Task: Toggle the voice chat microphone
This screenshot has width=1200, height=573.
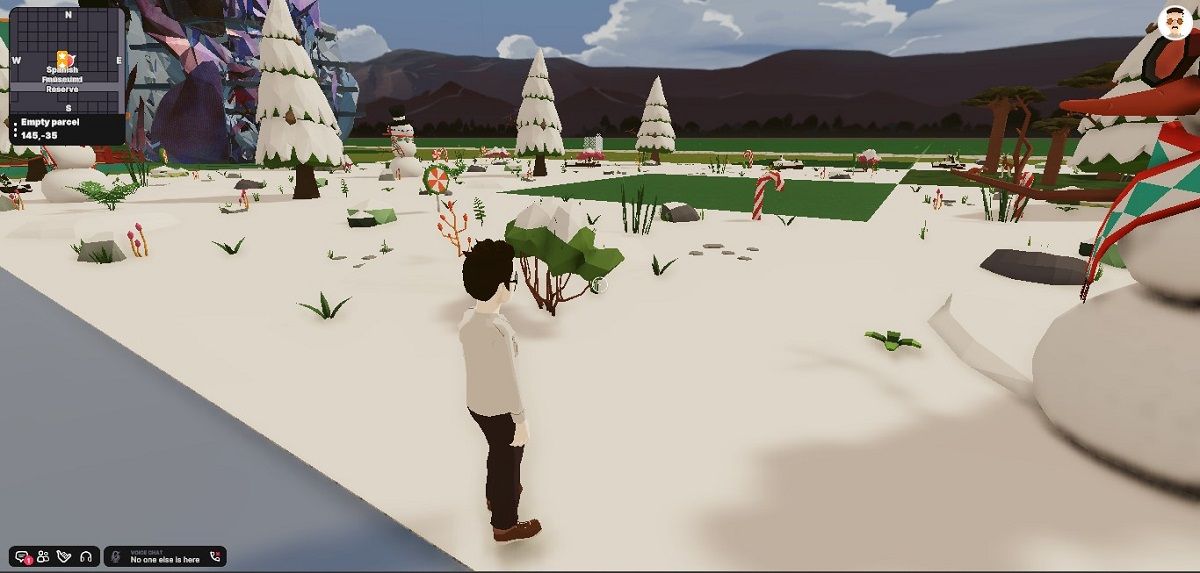Action: pyautogui.click(x=117, y=557)
